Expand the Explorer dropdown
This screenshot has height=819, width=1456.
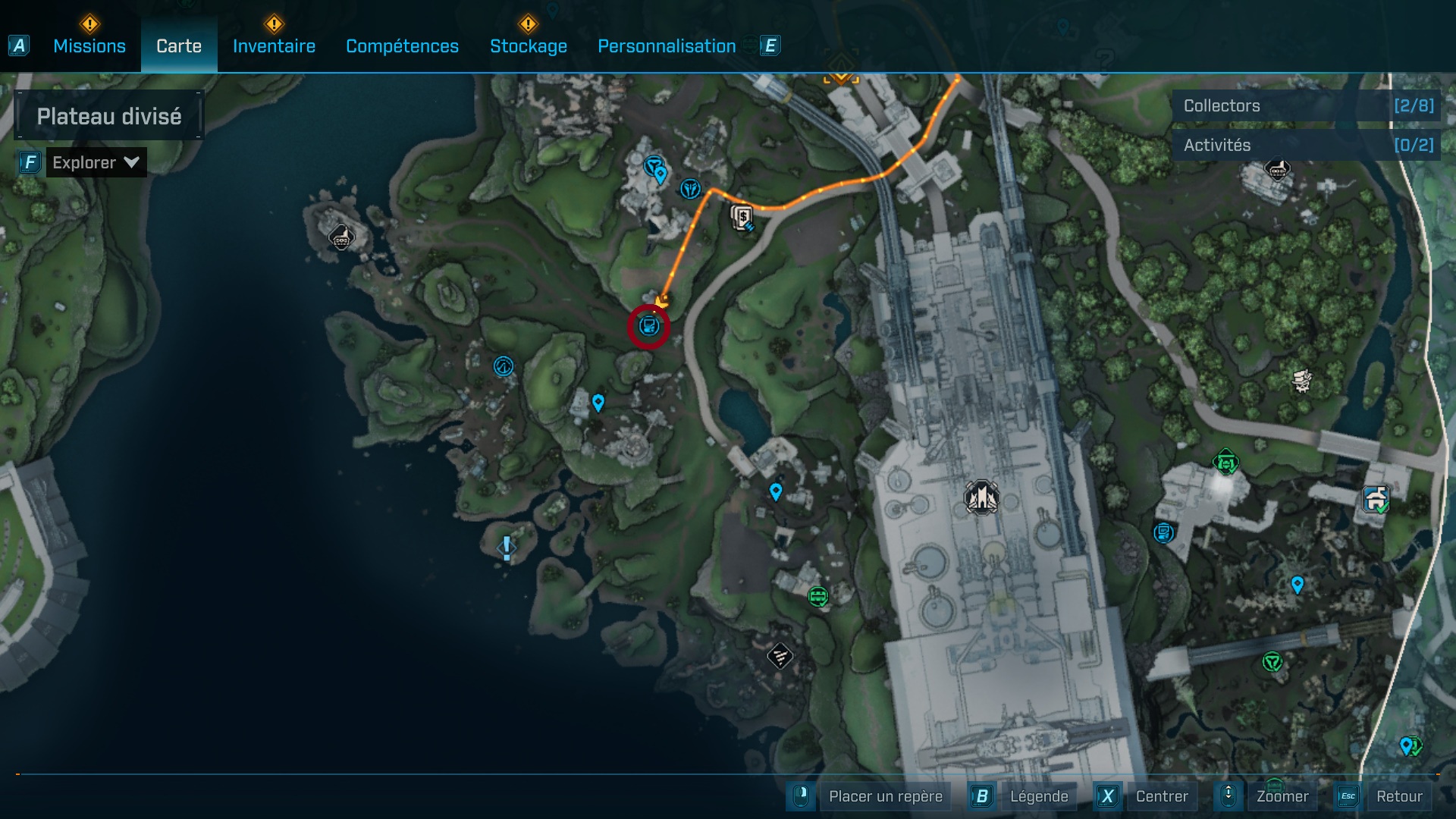(96, 162)
